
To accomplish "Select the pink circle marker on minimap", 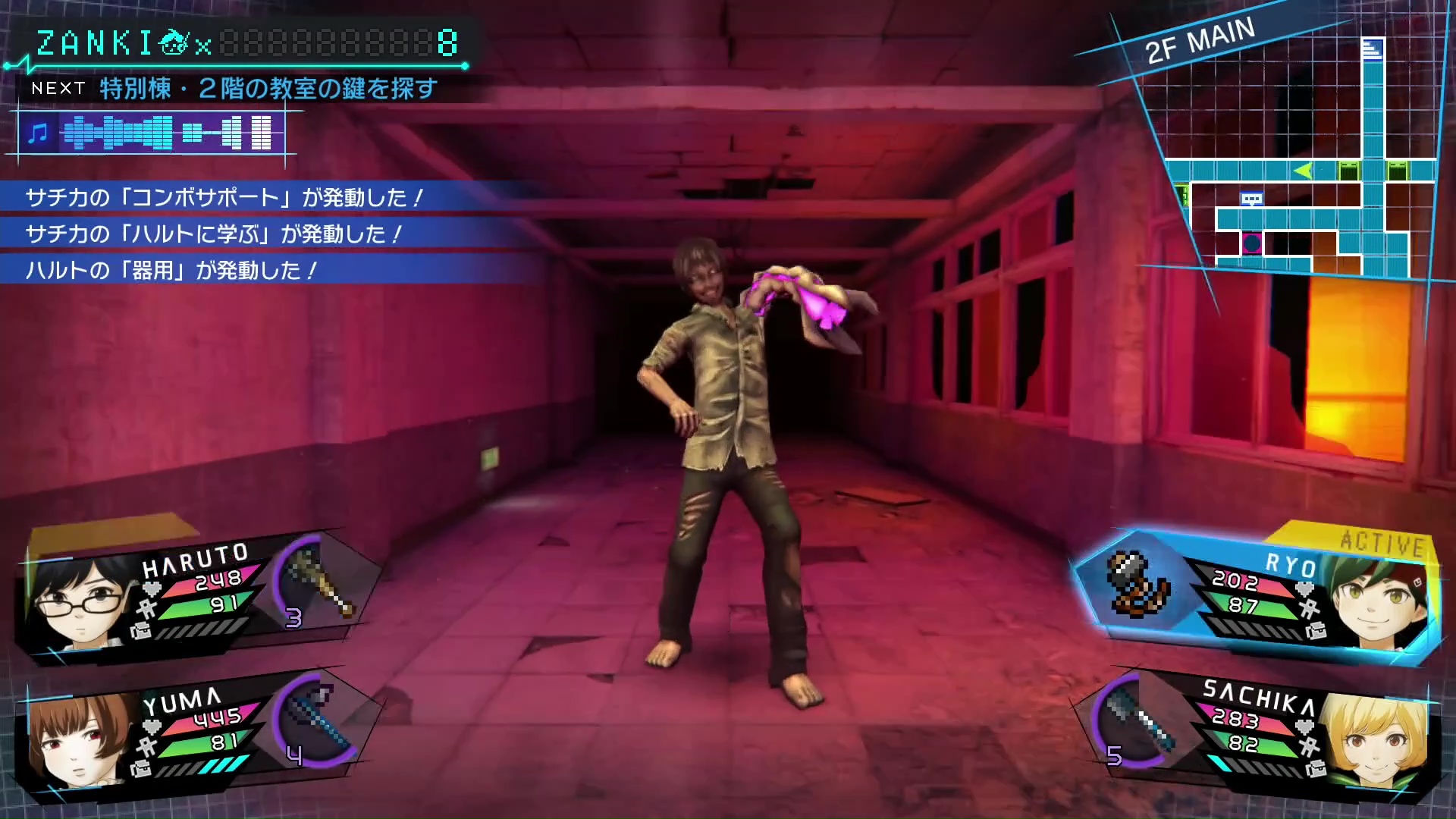I will (1251, 243).
